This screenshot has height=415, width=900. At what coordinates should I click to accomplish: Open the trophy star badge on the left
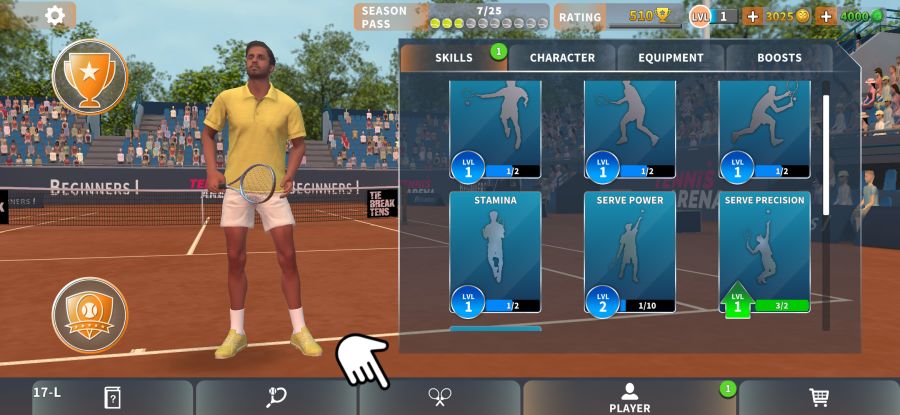90,76
